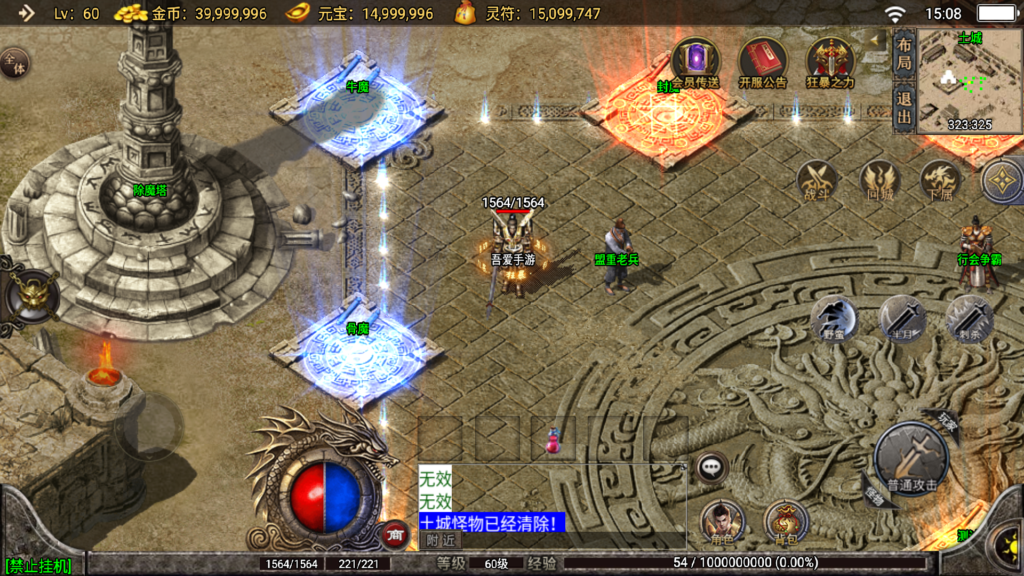1024x576 pixels.
Task: Activate the 刺杀 thrust sword skill
Action: (969, 318)
